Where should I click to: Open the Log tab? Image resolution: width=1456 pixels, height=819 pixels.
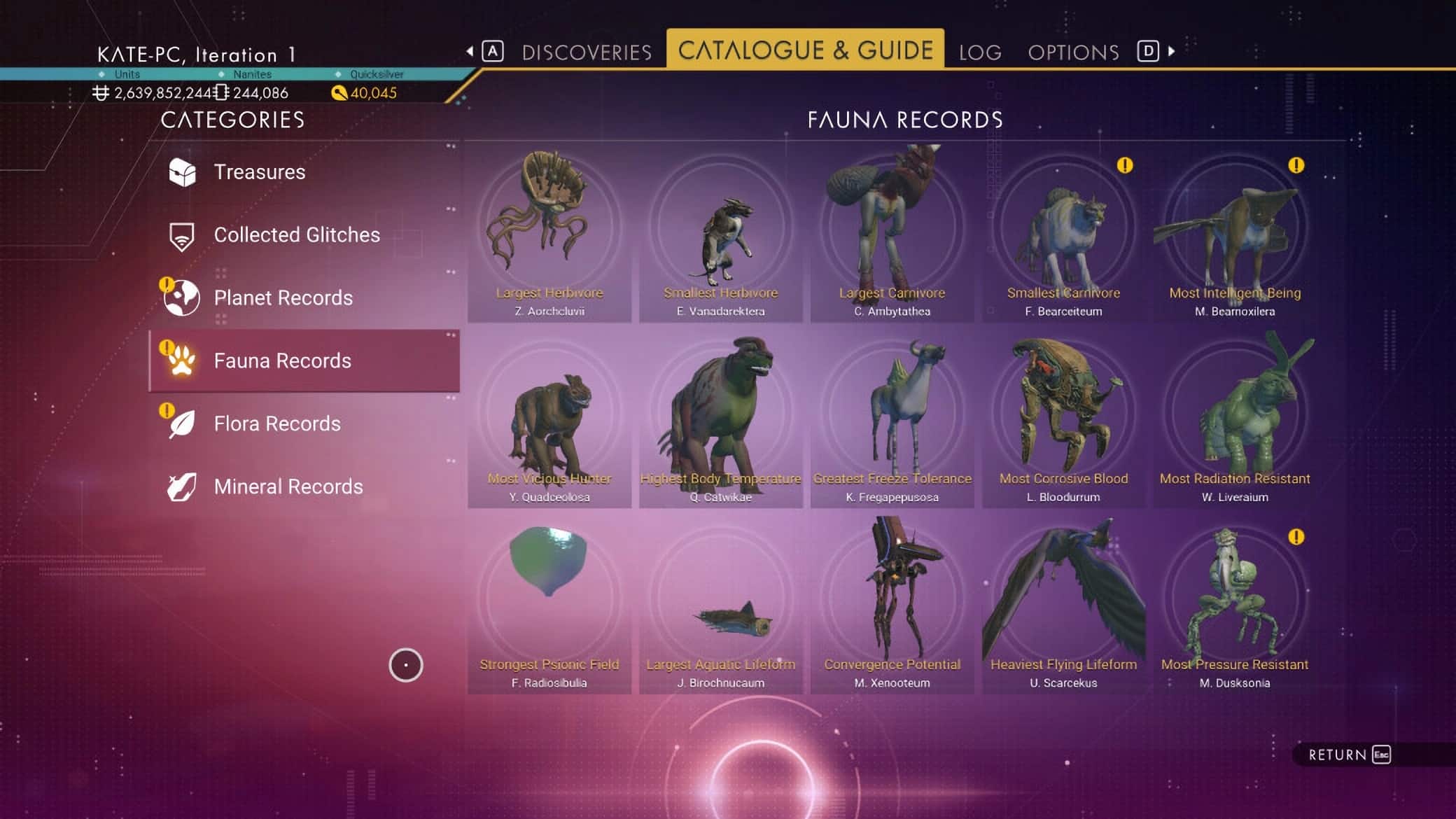980,50
